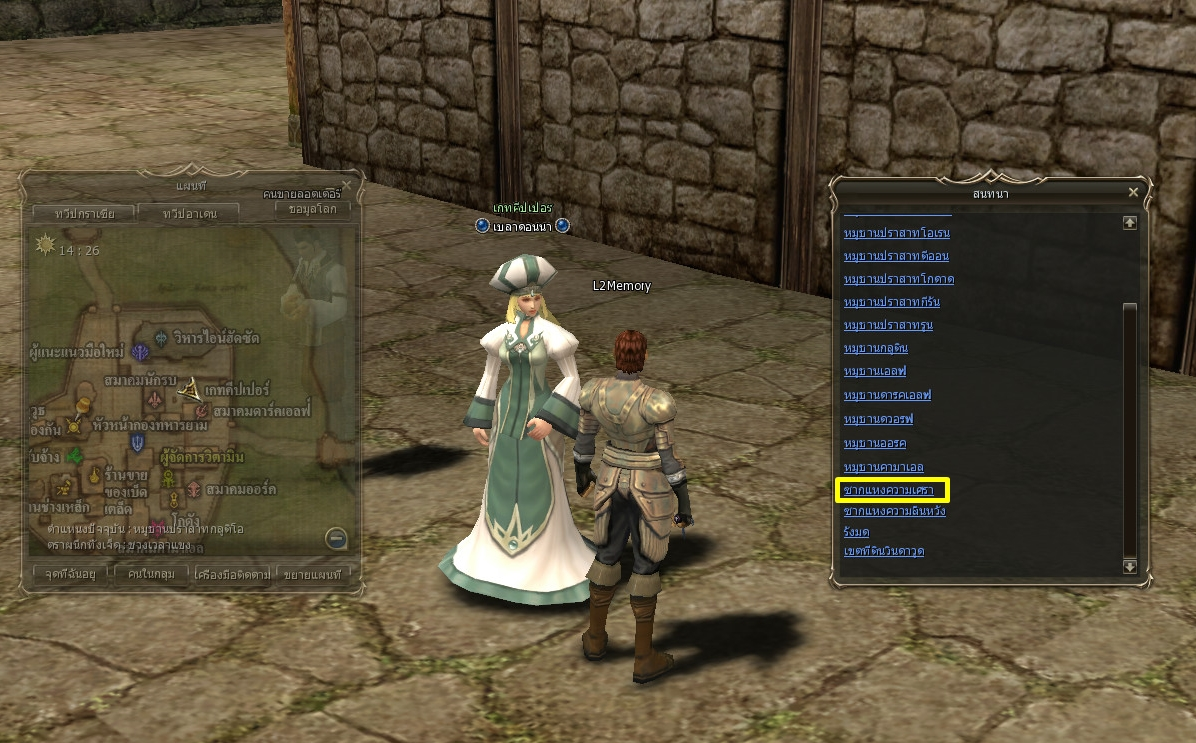Teleport to หมู่บ้านเอลฟ์

(x=875, y=372)
